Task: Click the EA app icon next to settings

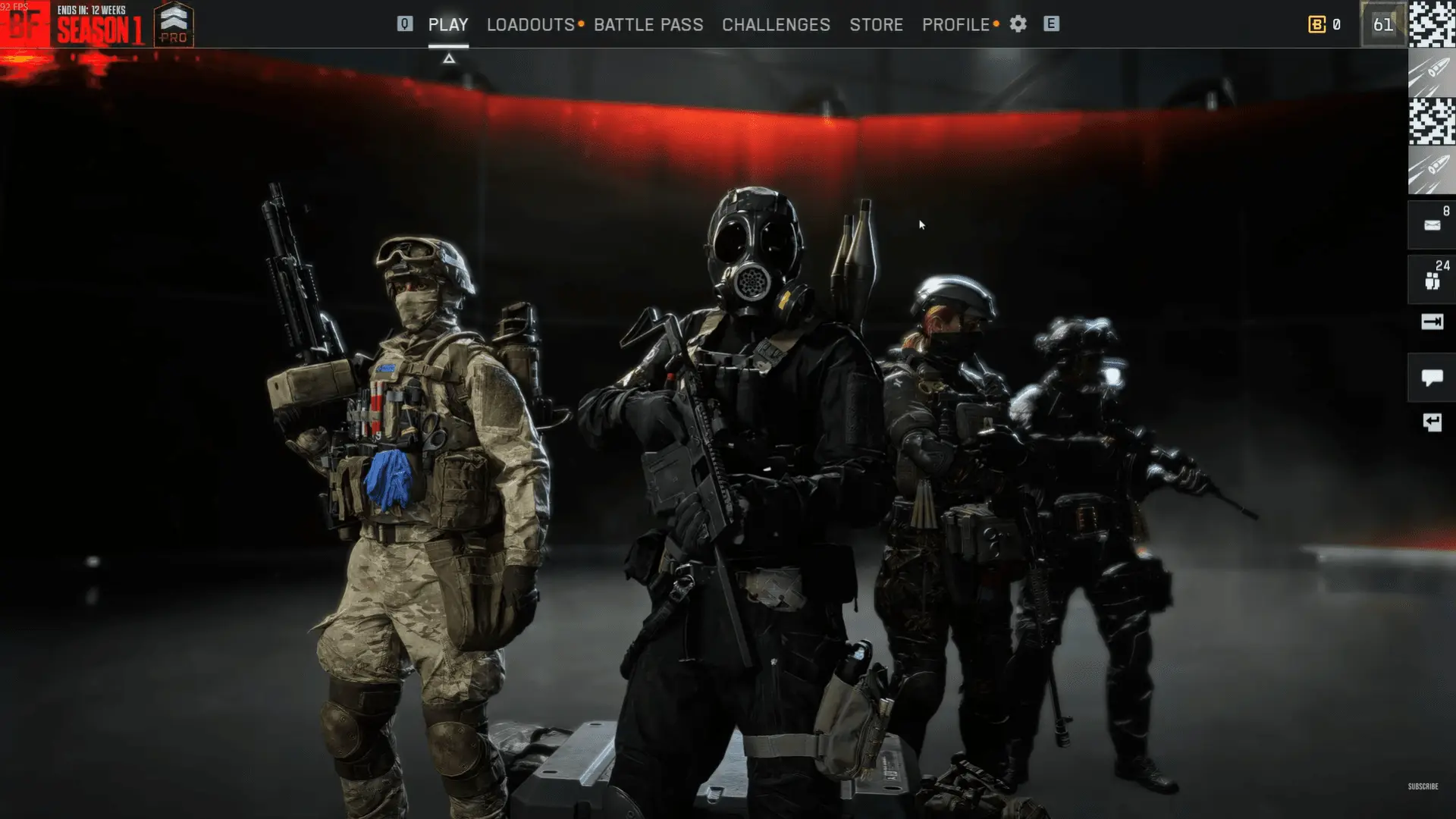Action: tap(1050, 24)
